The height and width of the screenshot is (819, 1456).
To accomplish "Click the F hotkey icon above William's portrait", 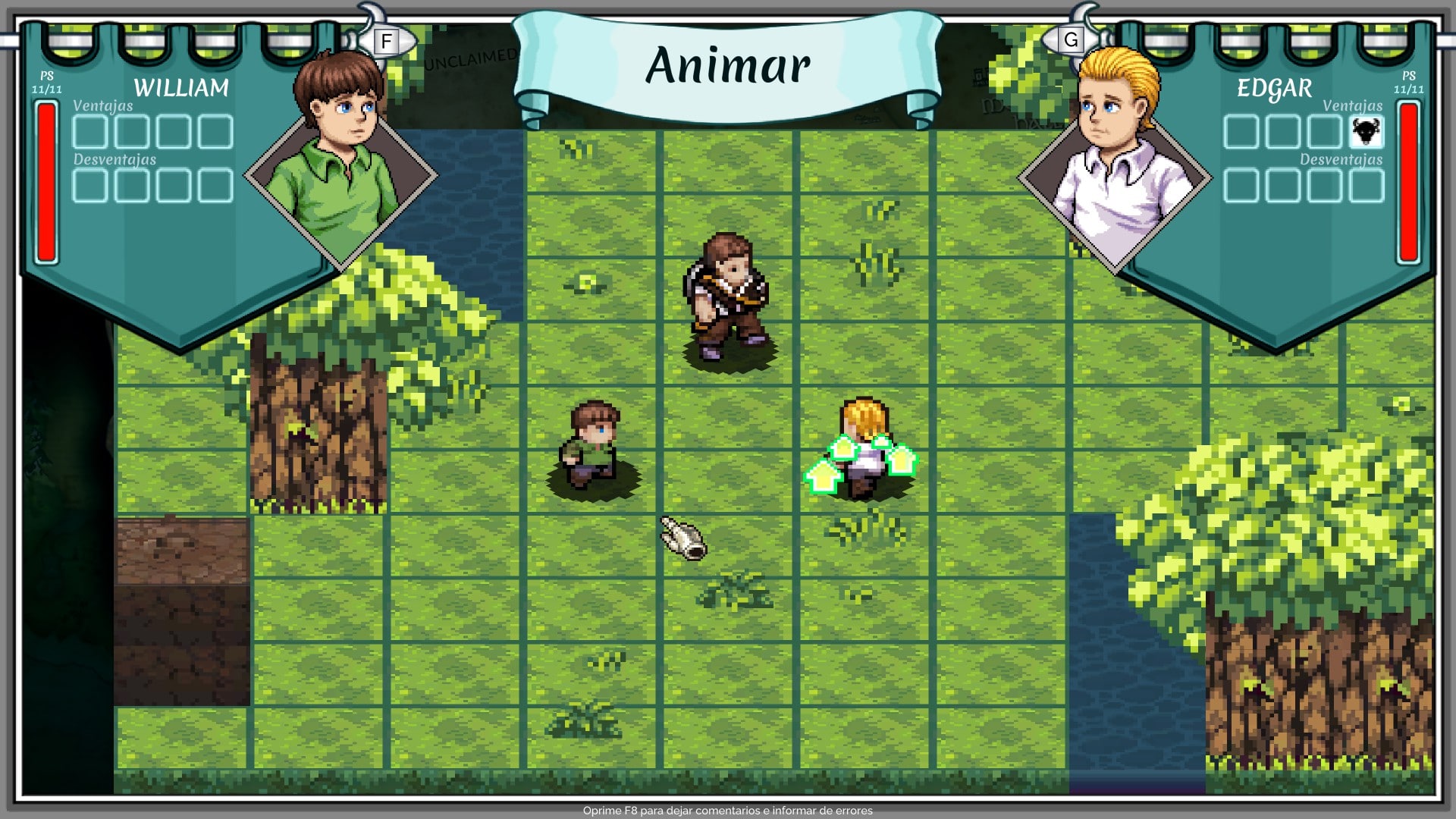I will coord(387,41).
